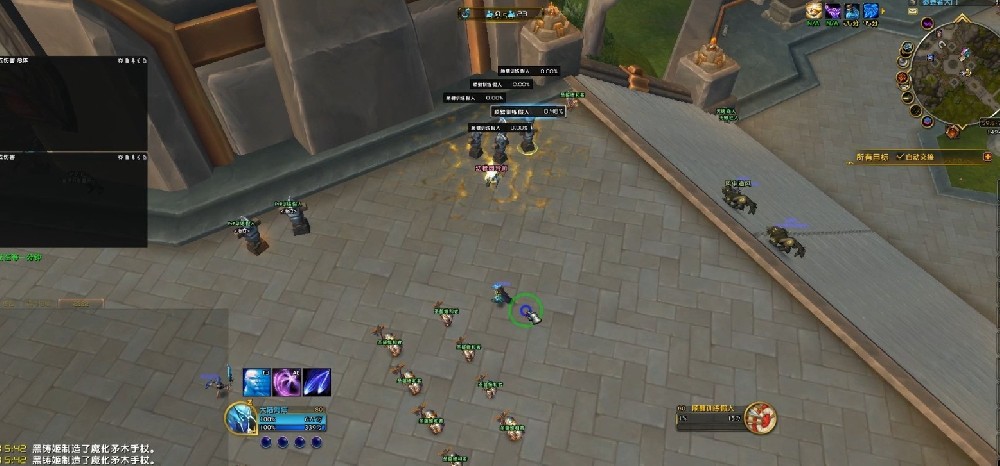Click the golden buff icon at top right
The image size is (1000, 466).
pos(814,11)
